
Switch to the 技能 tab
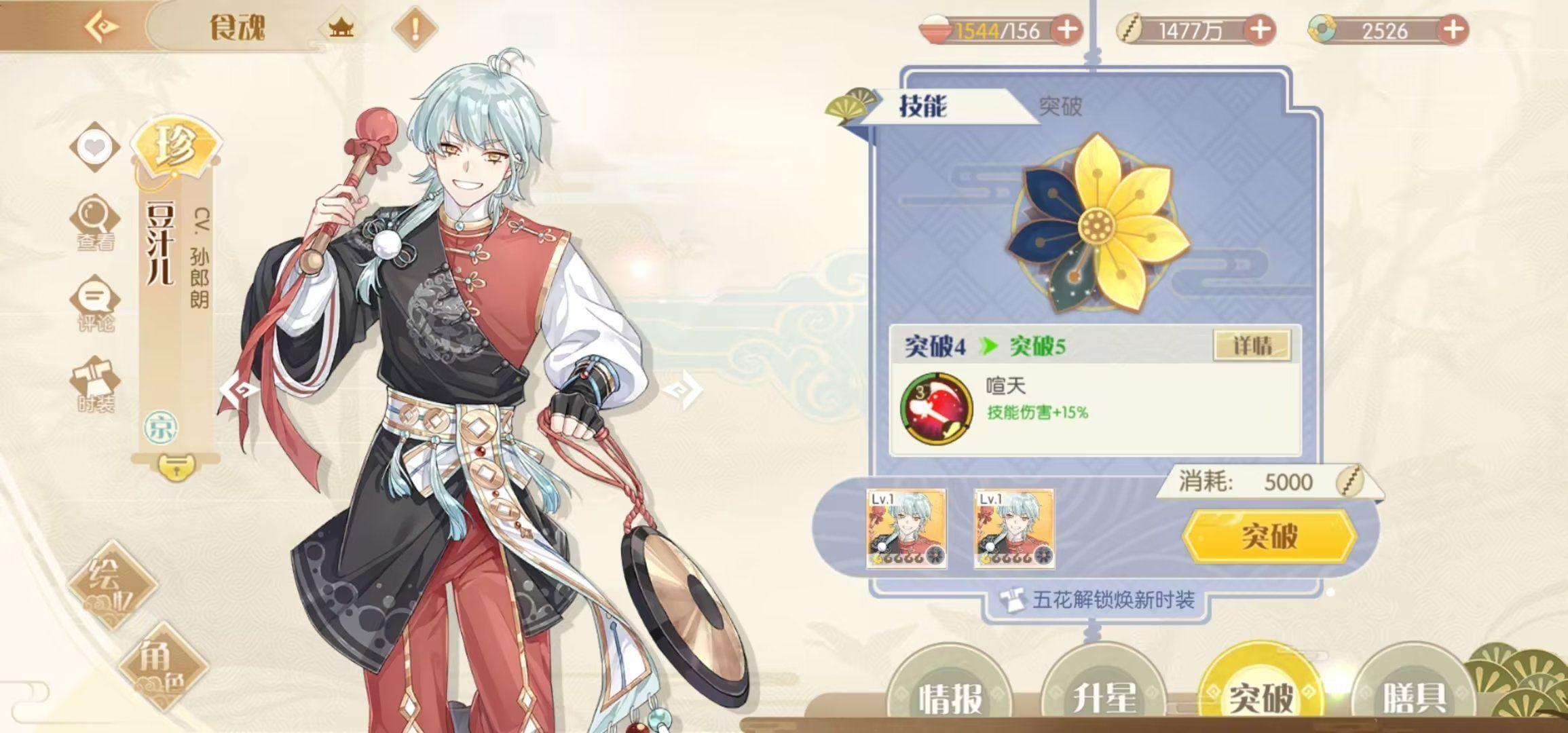pos(922,107)
